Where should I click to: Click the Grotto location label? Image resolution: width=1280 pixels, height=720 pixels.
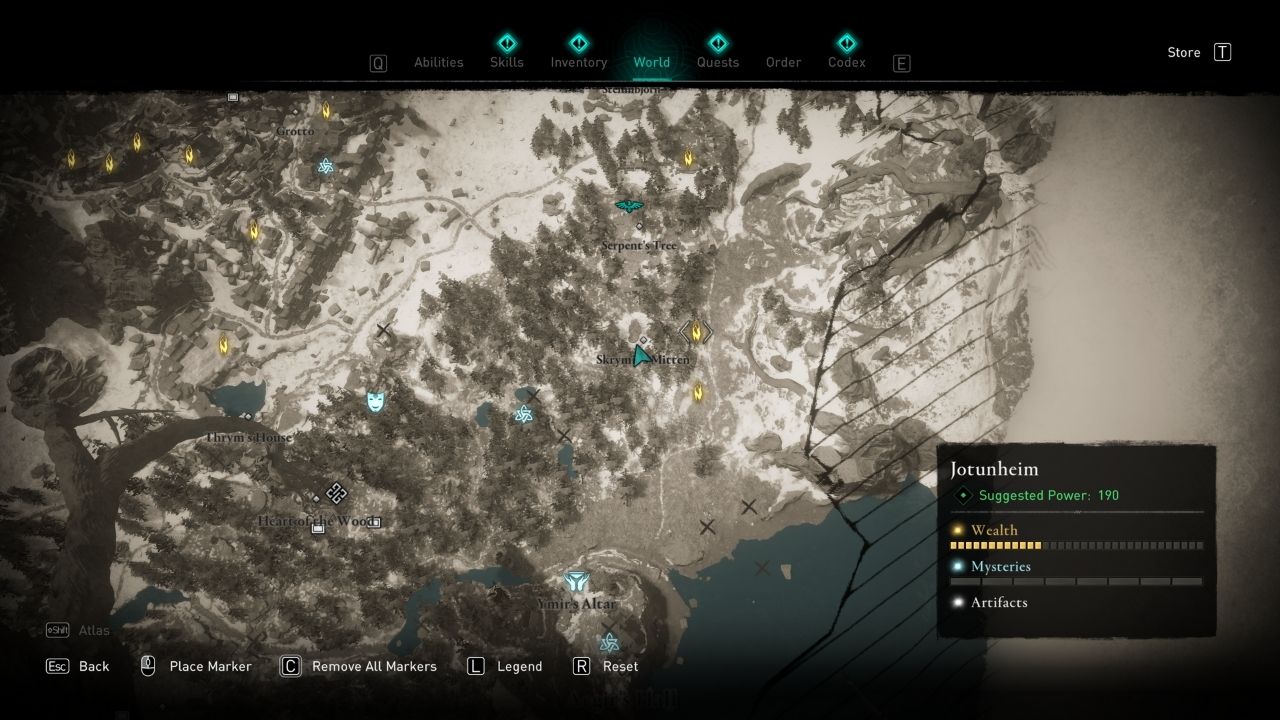[x=295, y=131]
